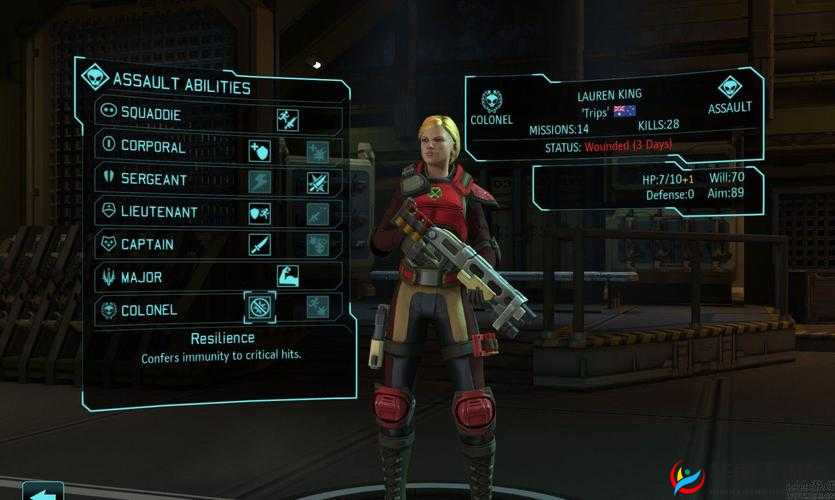Go back with the bottom-left arrow button
This screenshot has height=500, width=835.
pos(42,491)
